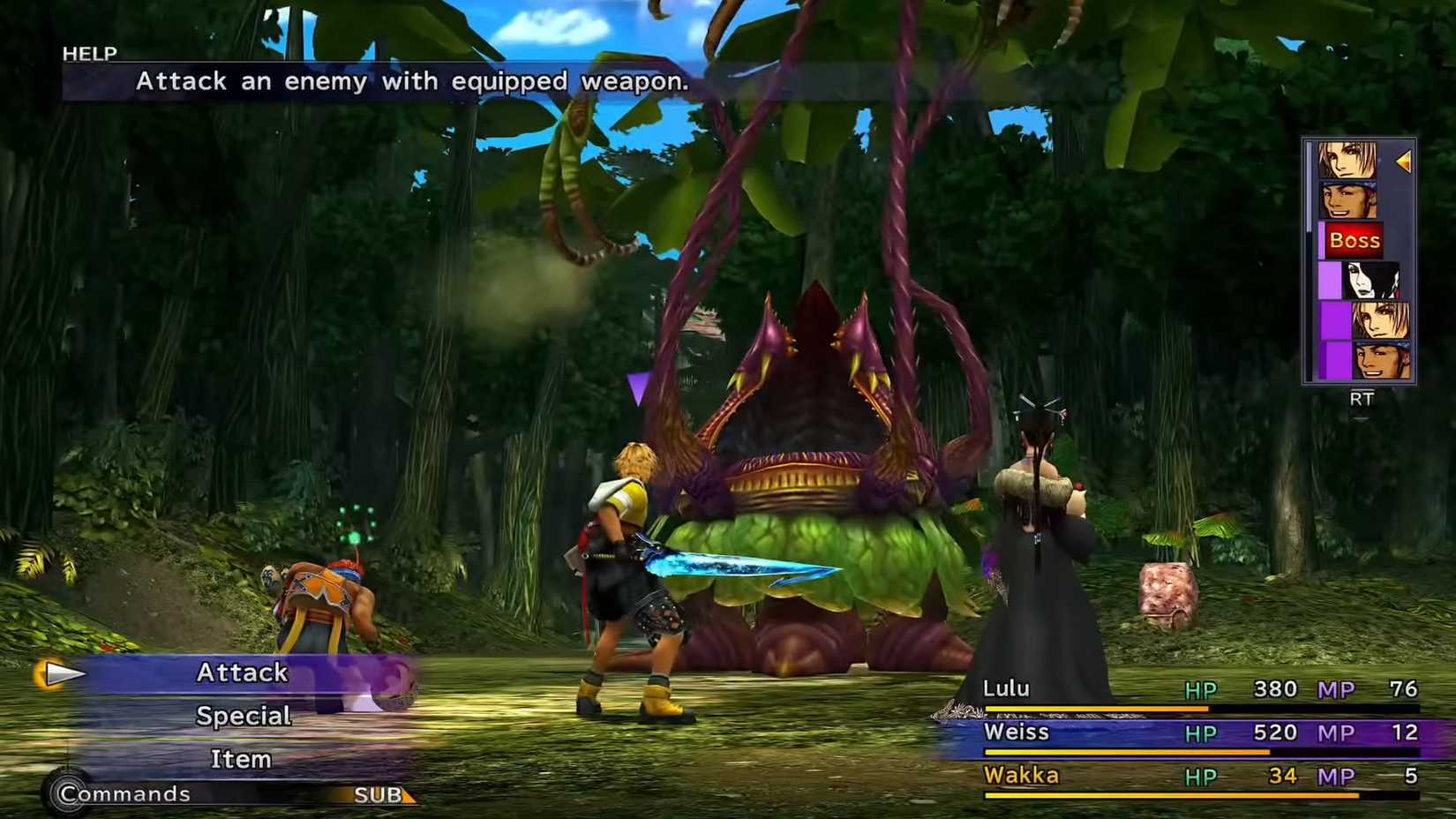The height and width of the screenshot is (819, 1456).
Task: Choose the Attack command
Action: (243, 673)
